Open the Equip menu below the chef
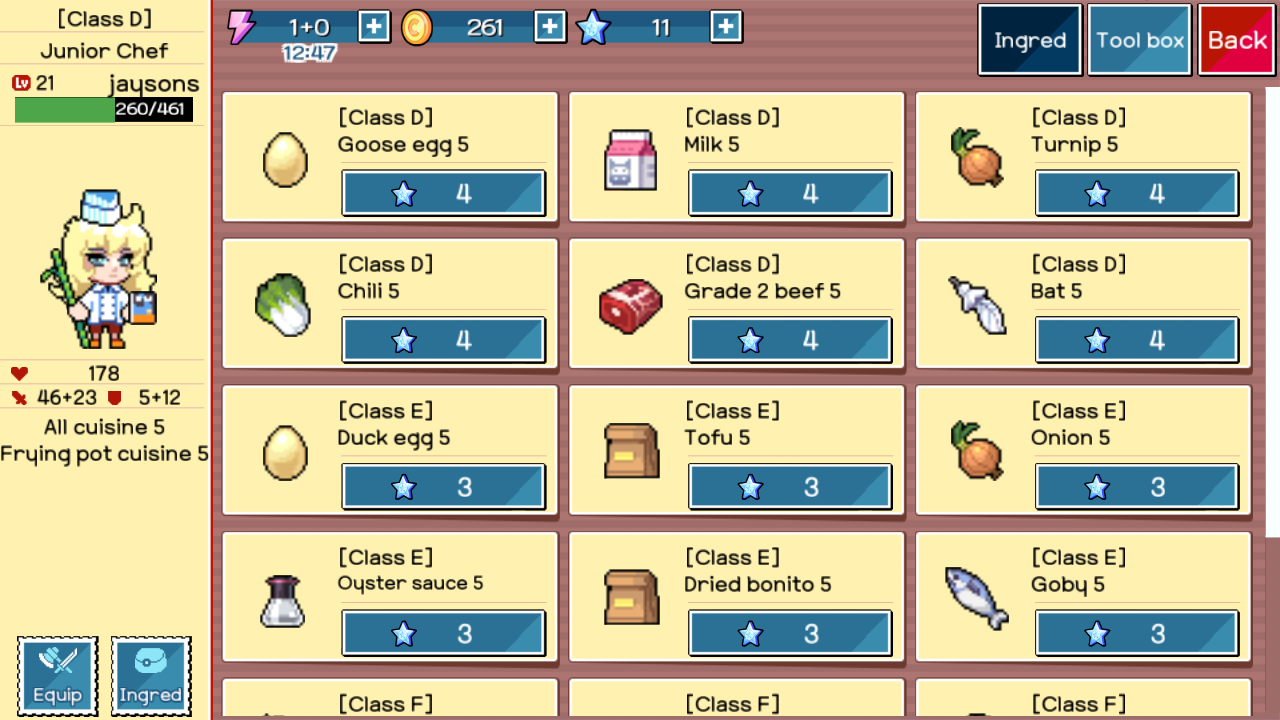Image resolution: width=1280 pixels, height=720 pixels. [x=58, y=675]
